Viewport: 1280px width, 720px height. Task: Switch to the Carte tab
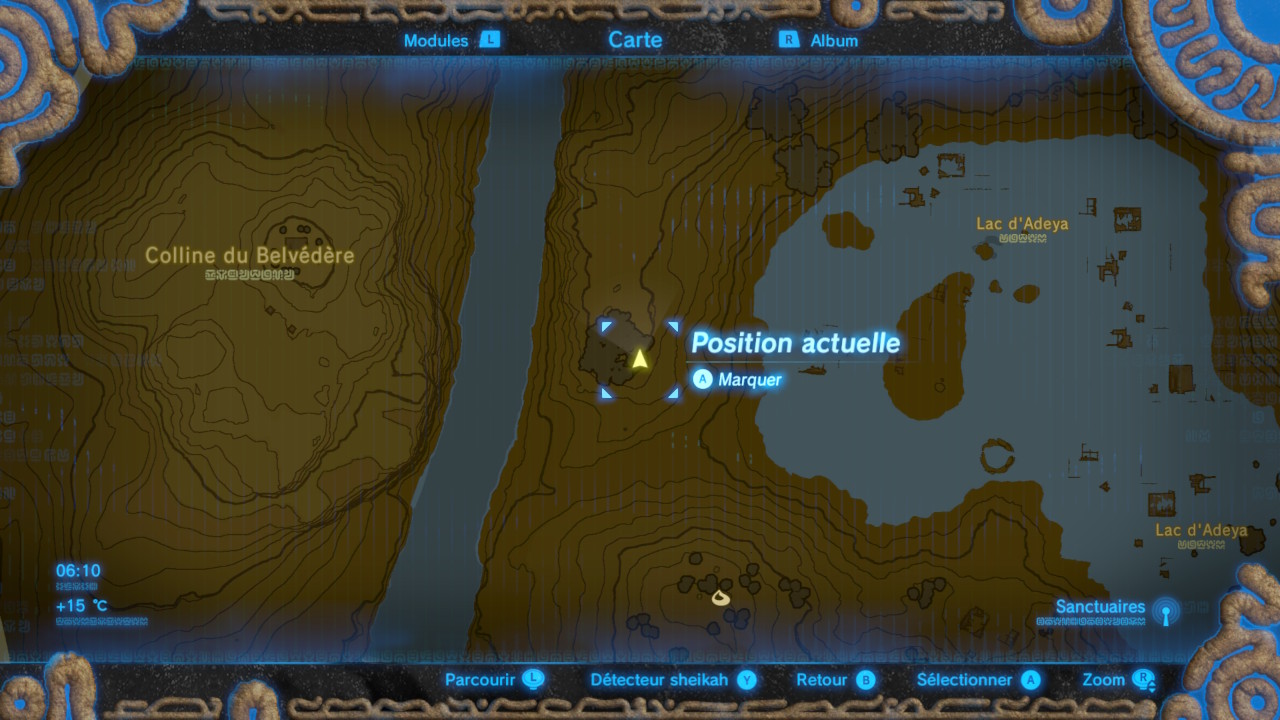point(634,40)
